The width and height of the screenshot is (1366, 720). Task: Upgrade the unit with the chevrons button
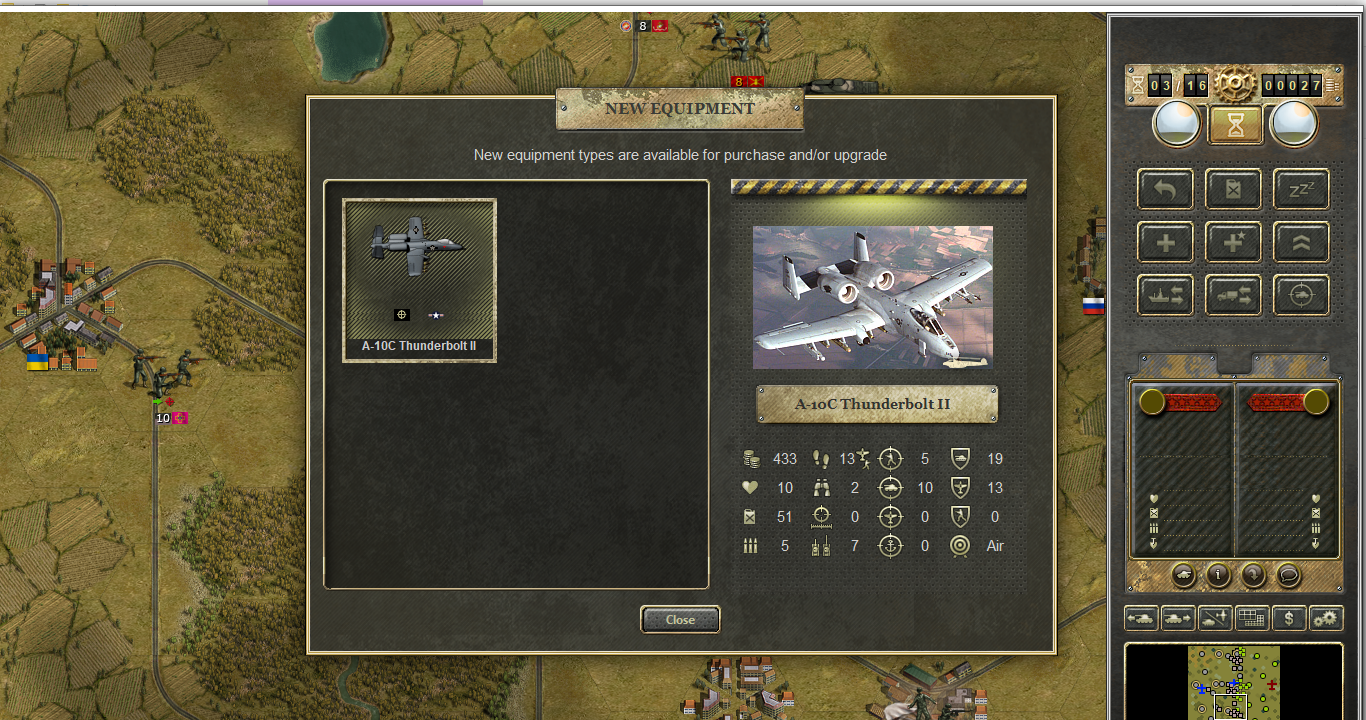(1301, 242)
